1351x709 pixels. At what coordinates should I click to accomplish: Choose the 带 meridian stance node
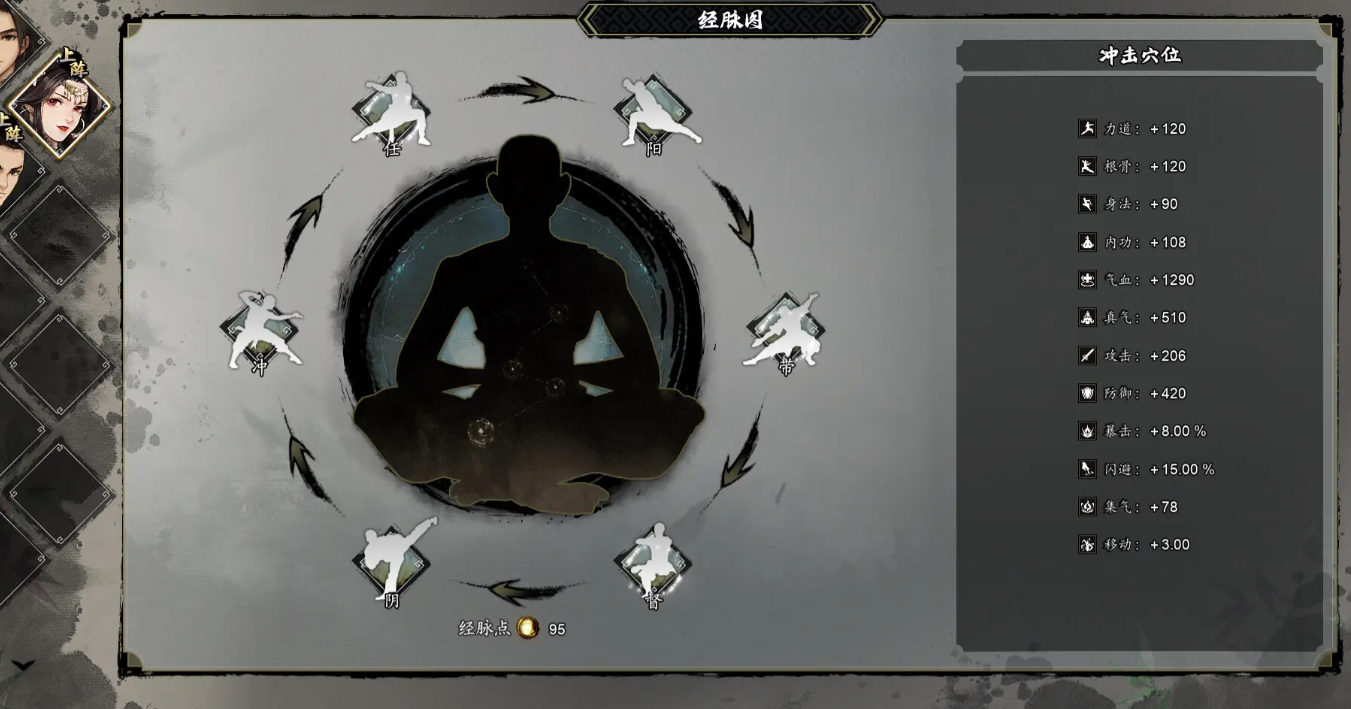coord(784,332)
